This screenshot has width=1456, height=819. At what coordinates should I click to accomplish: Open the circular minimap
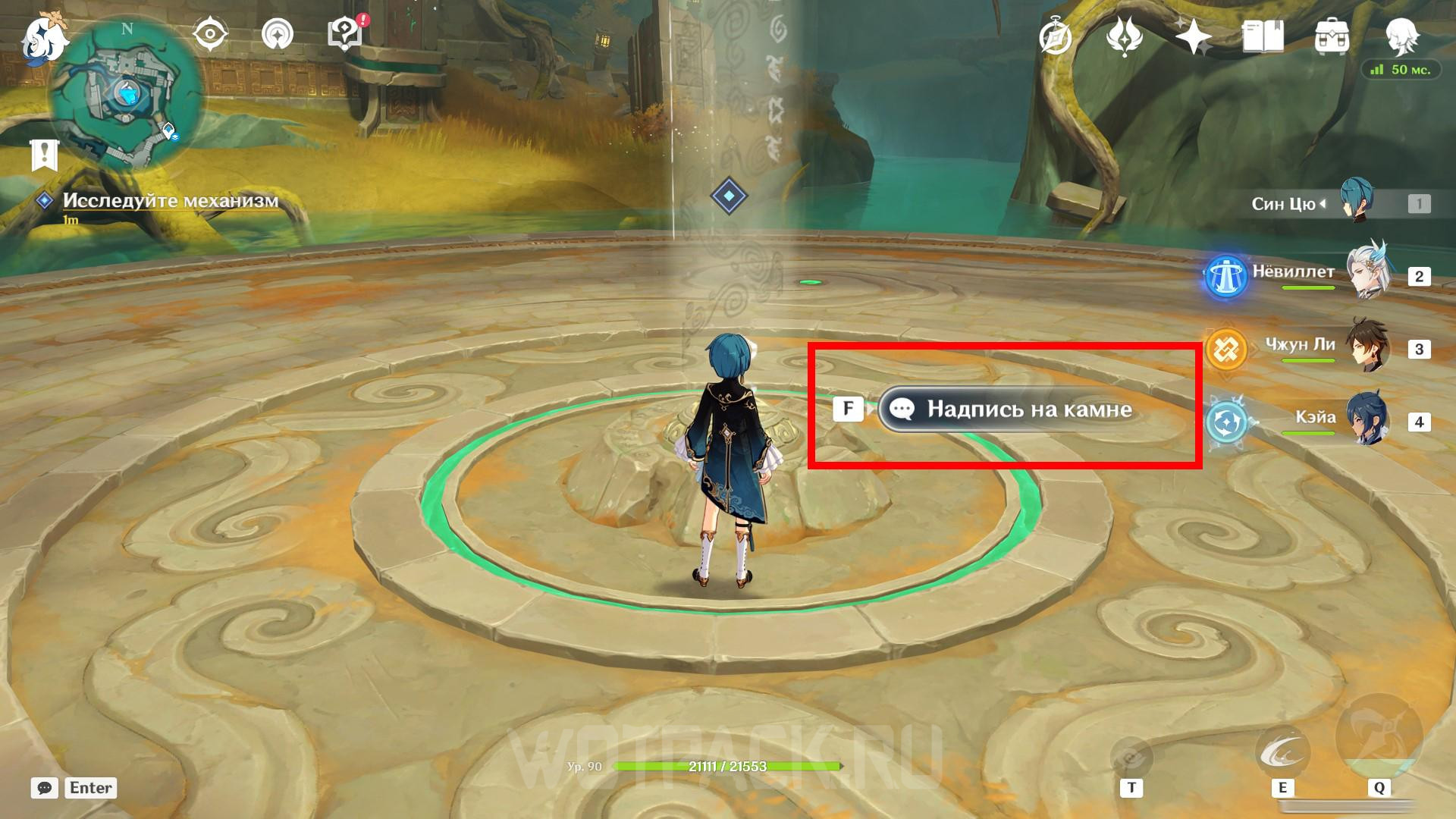pyautogui.click(x=127, y=95)
